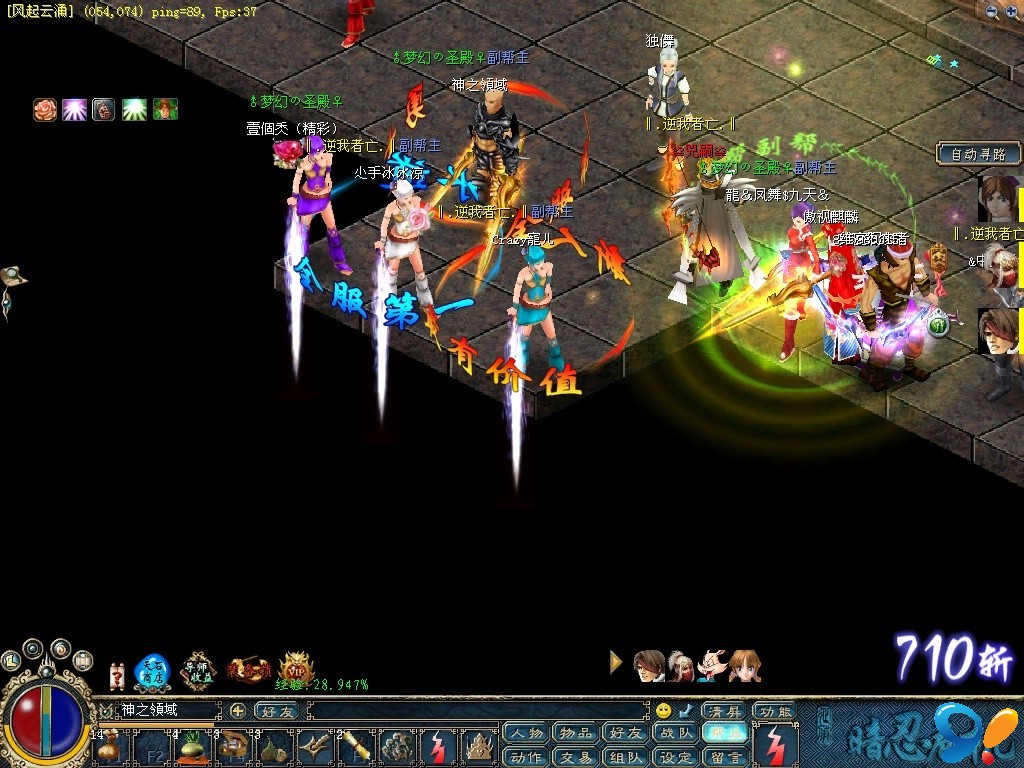Open the 战队 team panel
Screen dimensions: 1024x768
click(x=676, y=733)
